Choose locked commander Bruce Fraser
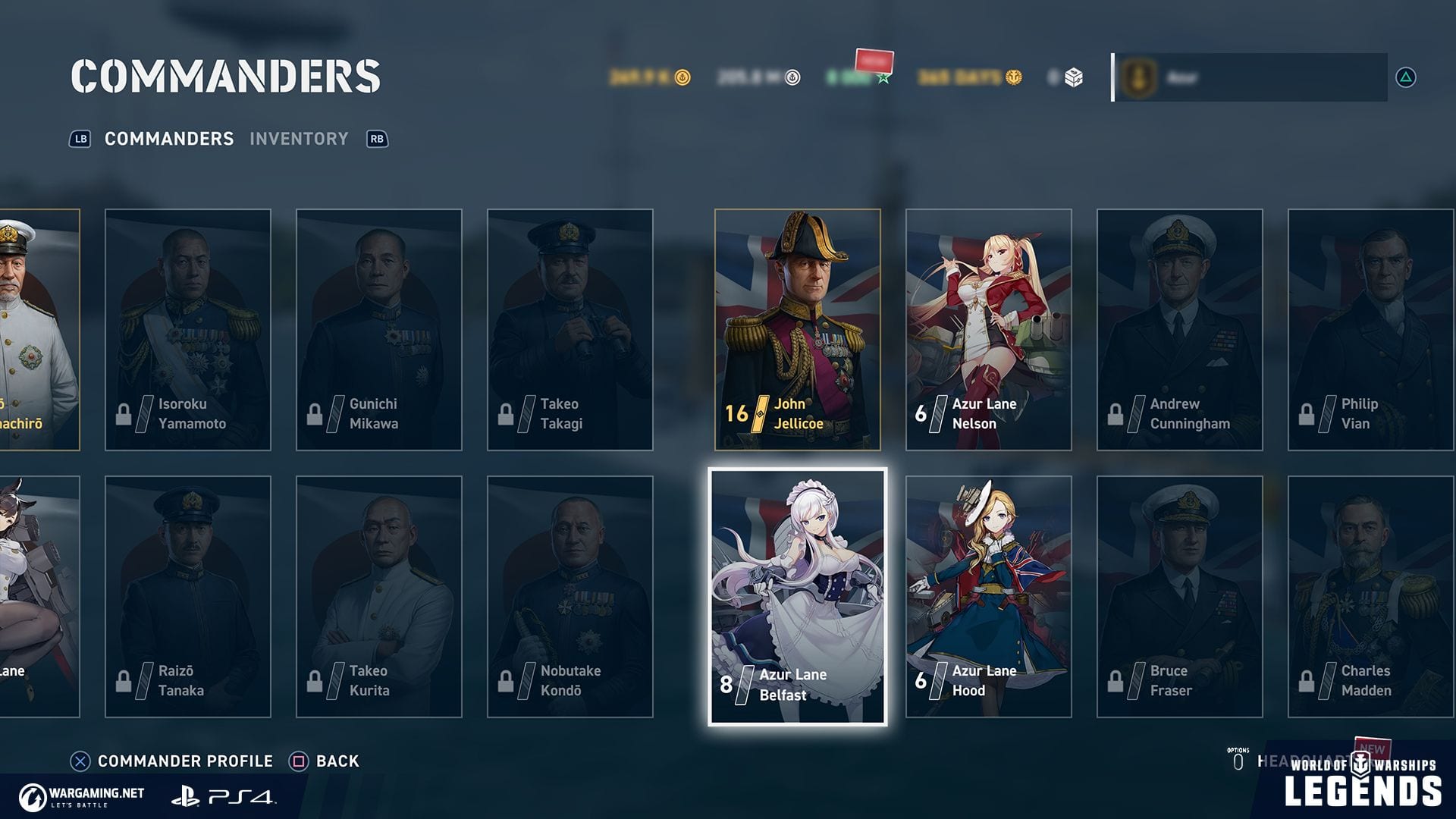This screenshot has height=819, width=1456. point(1179,597)
